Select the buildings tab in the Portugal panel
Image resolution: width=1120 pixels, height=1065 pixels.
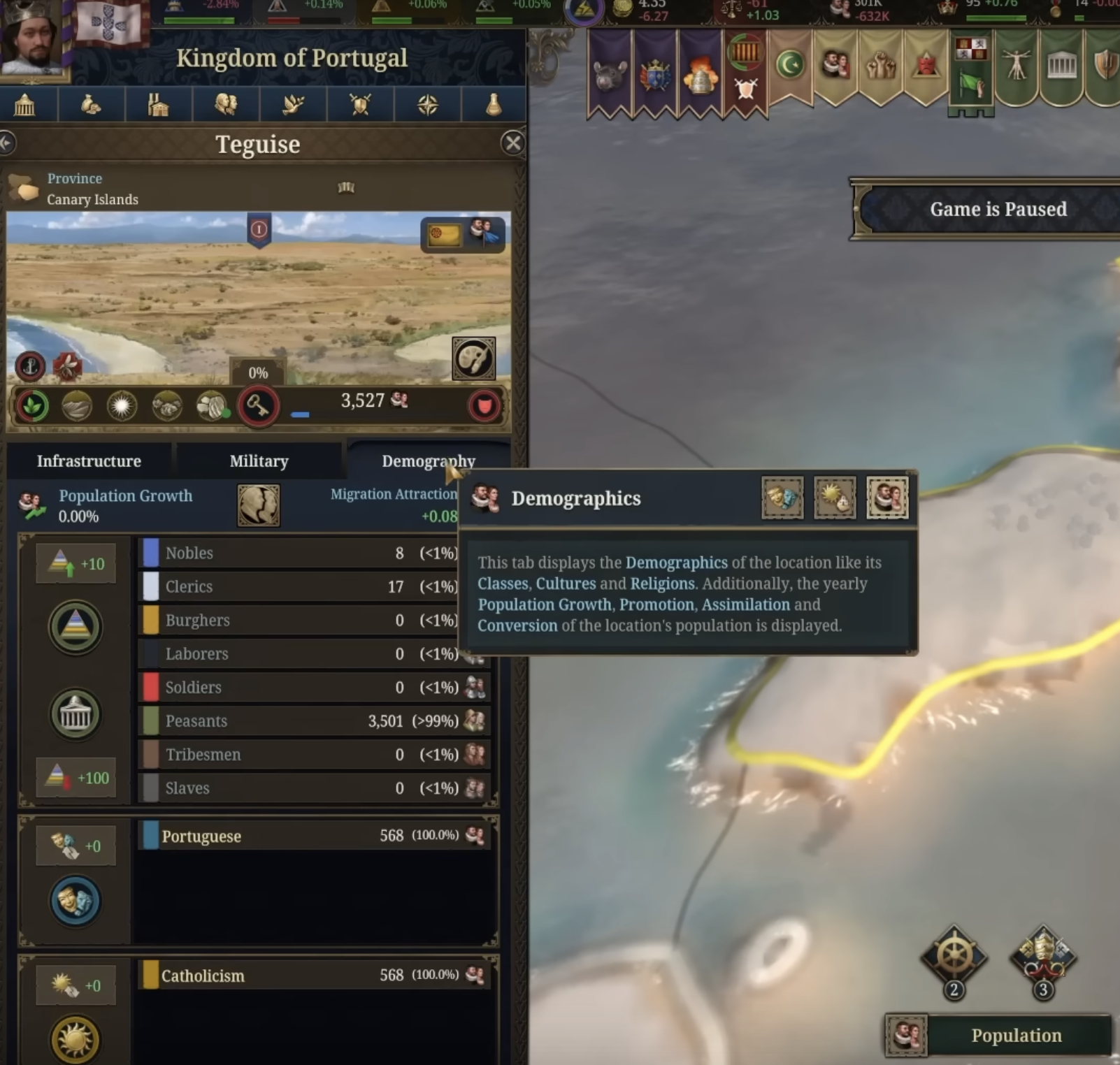tap(159, 105)
